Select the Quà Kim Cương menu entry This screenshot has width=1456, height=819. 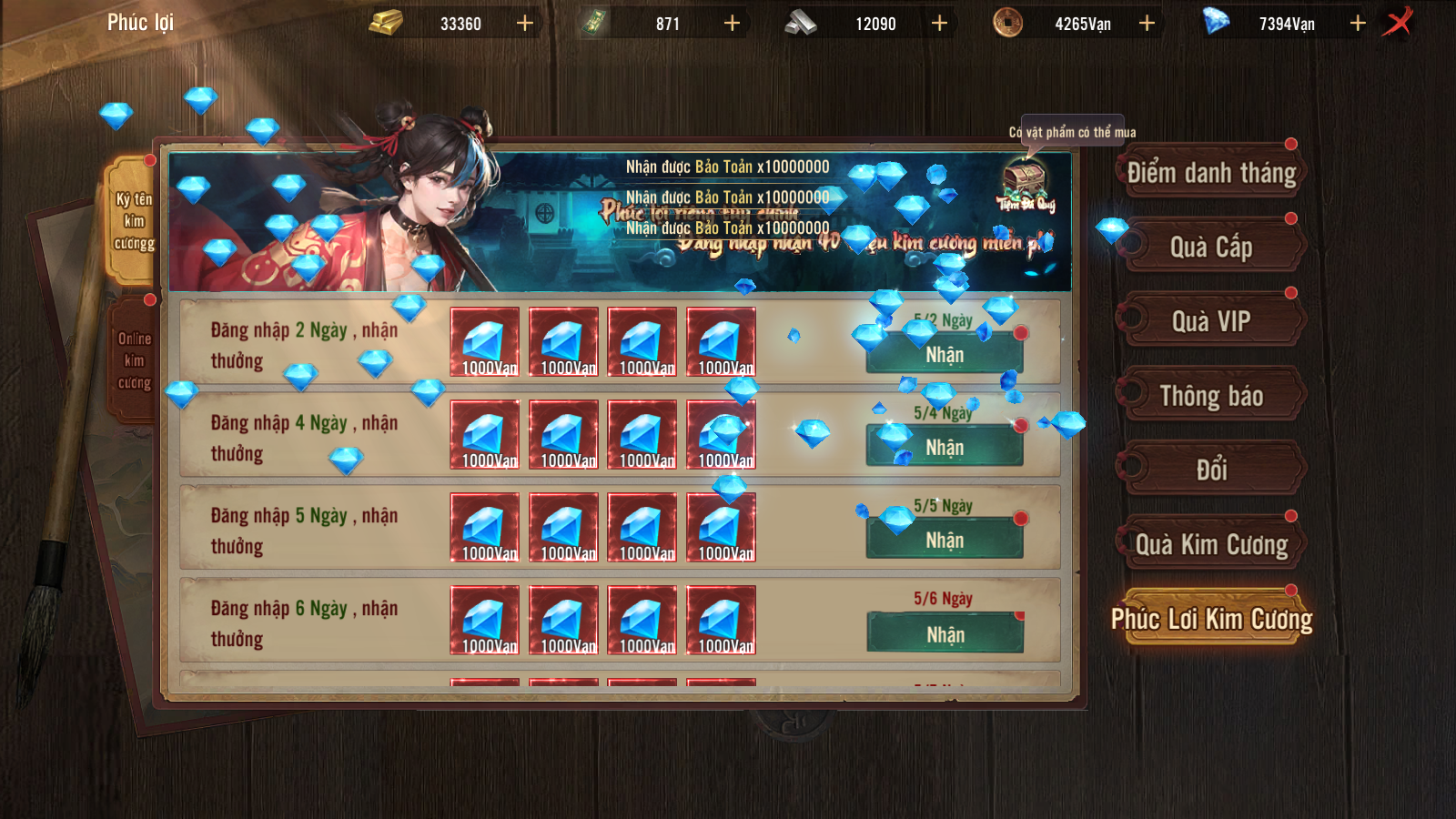(1210, 543)
